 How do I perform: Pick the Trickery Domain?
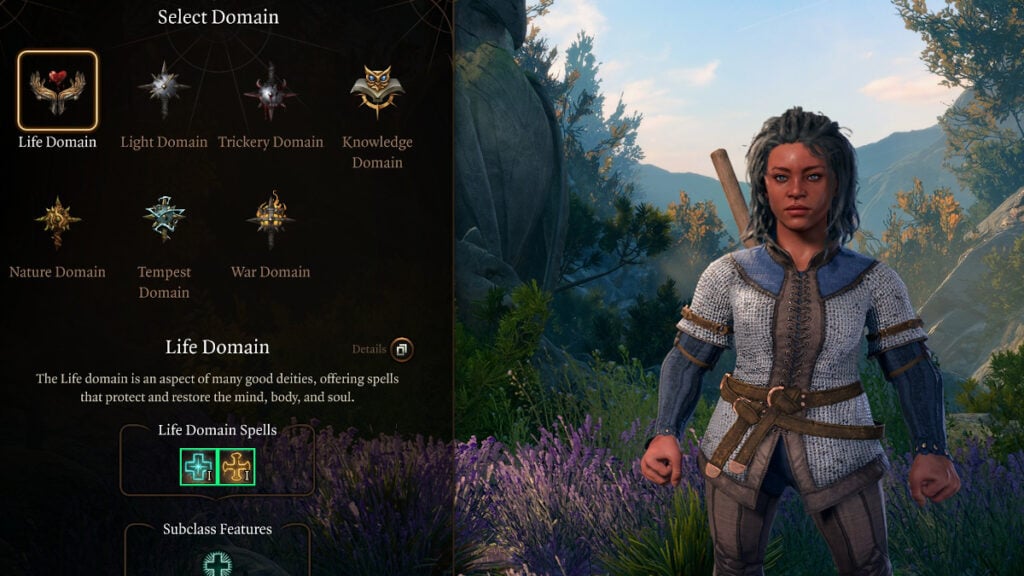click(x=270, y=91)
